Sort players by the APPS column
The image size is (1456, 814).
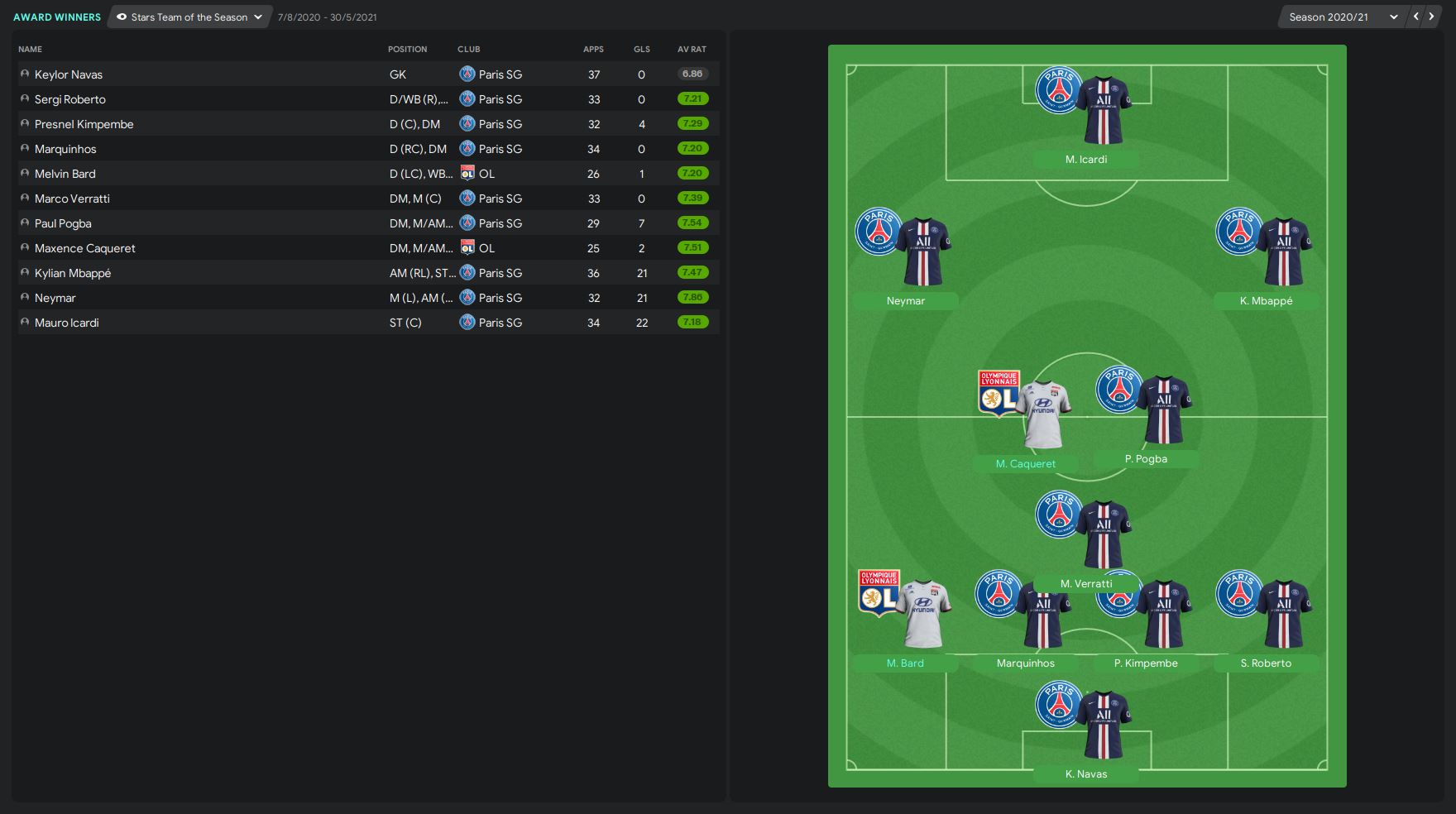point(593,50)
